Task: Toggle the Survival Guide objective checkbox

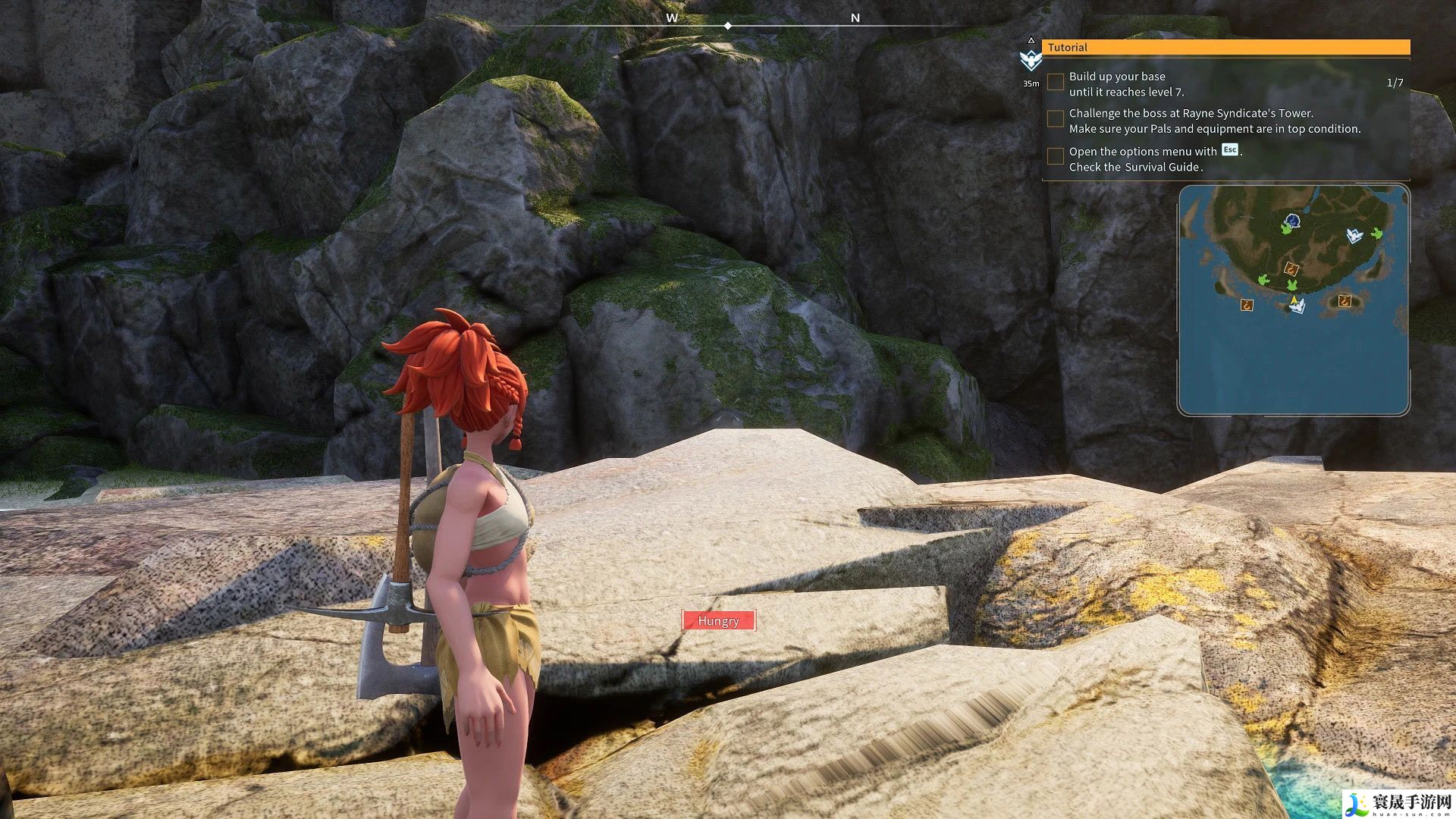Action: pos(1055,157)
